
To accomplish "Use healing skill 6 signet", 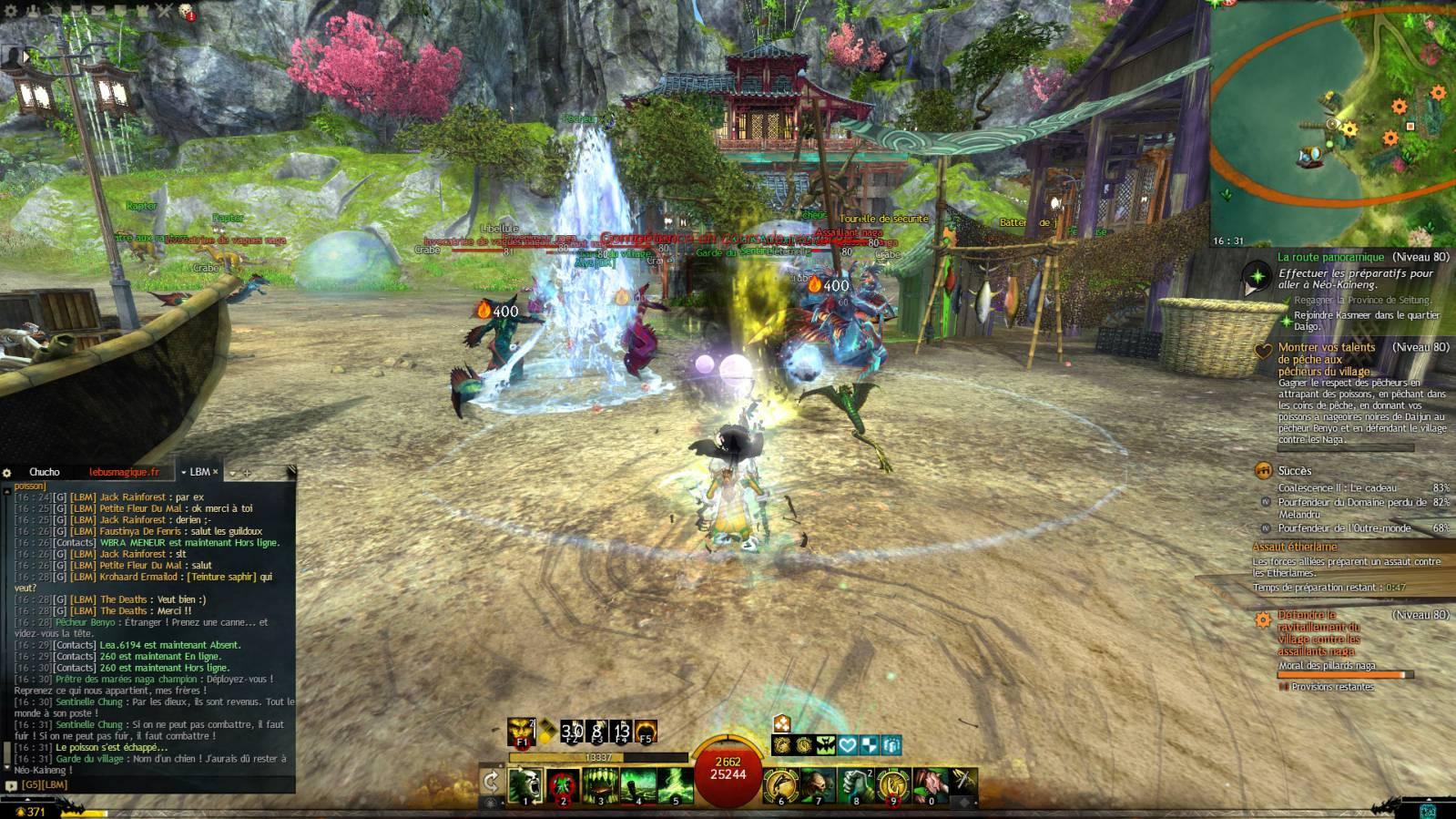I will pyautogui.click(x=780, y=785).
